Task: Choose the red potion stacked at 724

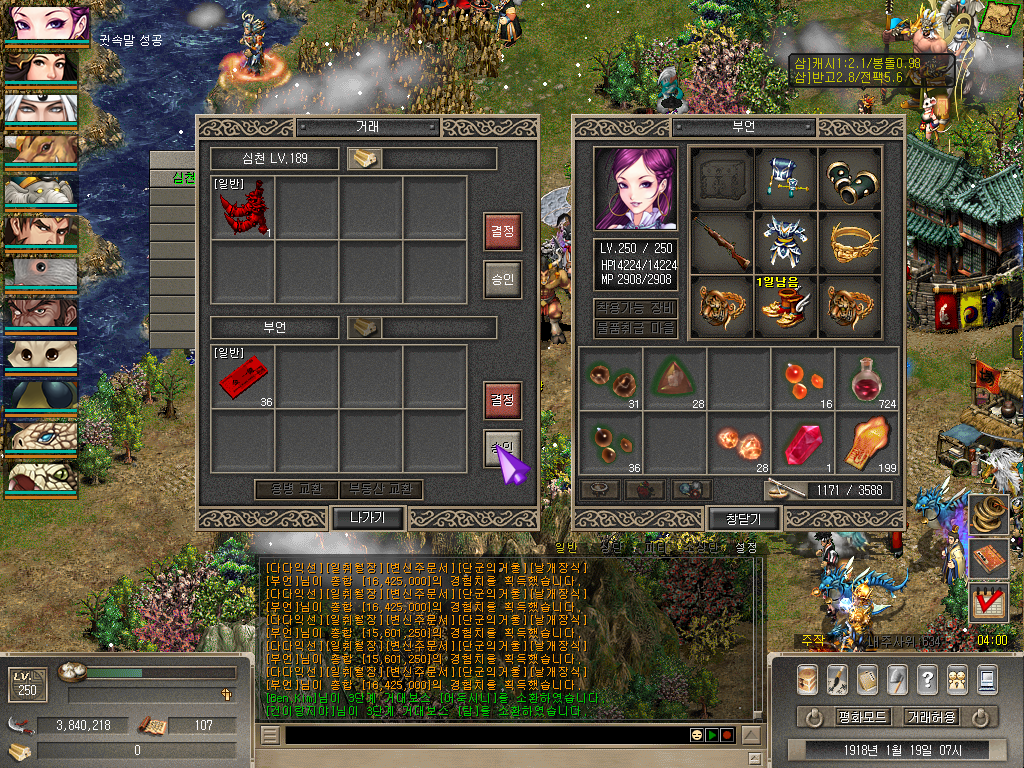Action: pyautogui.click(x=866, y=379)
